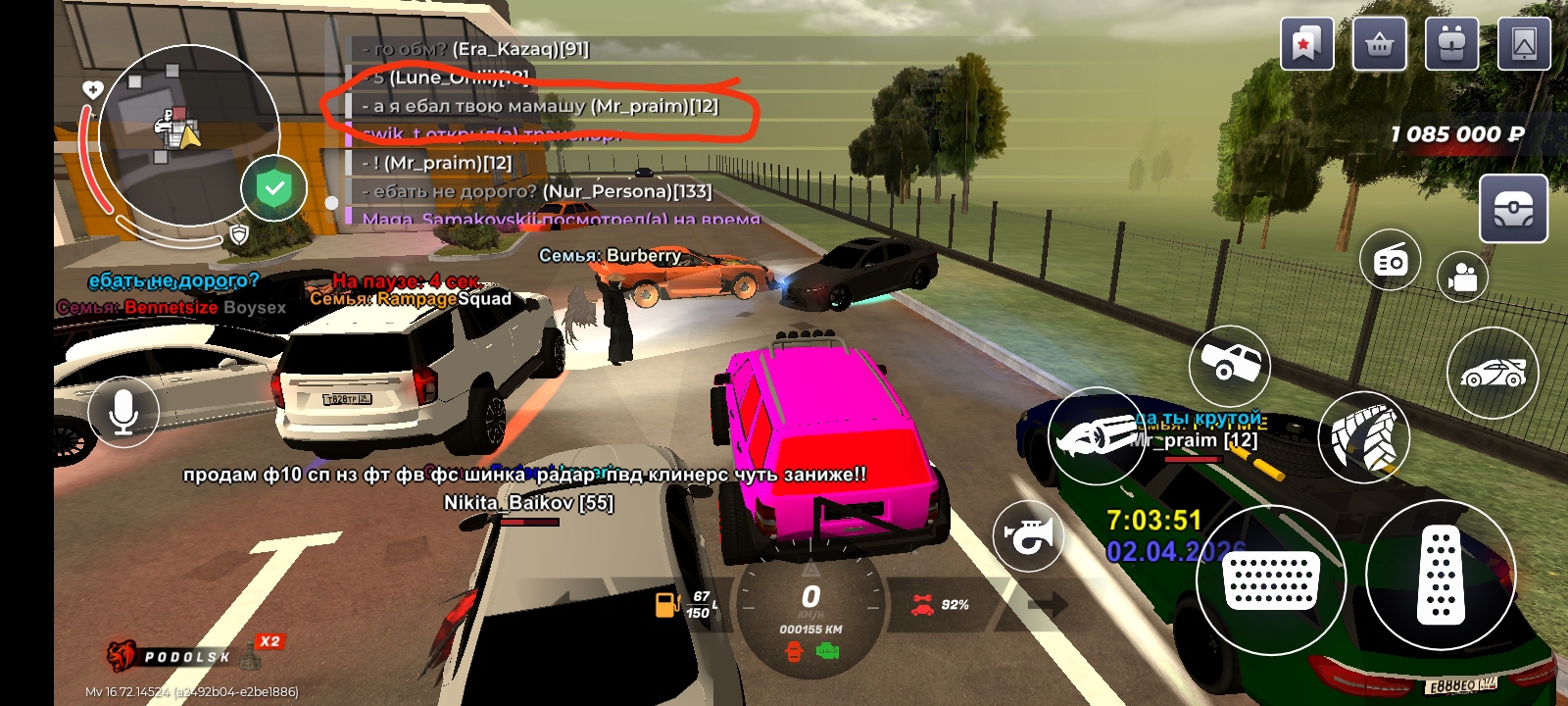
Task: Open the bookmark star menu icon
Action: click(x=1306, y=45)
